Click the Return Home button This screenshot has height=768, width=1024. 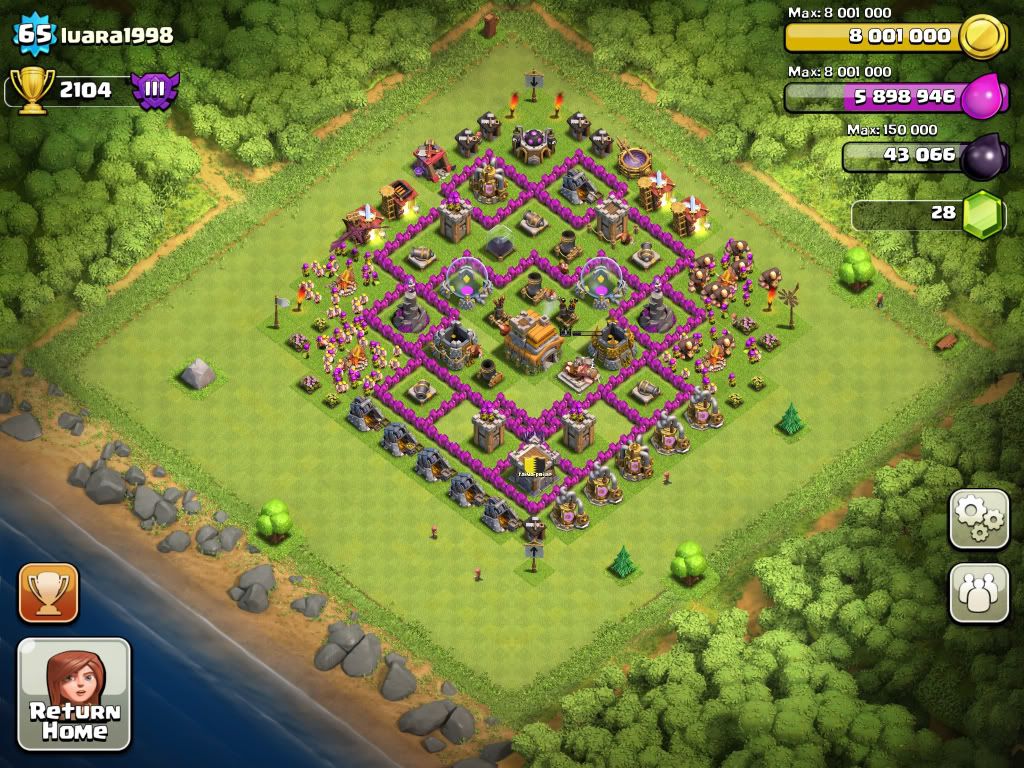pyautogui.click(x=74, y=694)
